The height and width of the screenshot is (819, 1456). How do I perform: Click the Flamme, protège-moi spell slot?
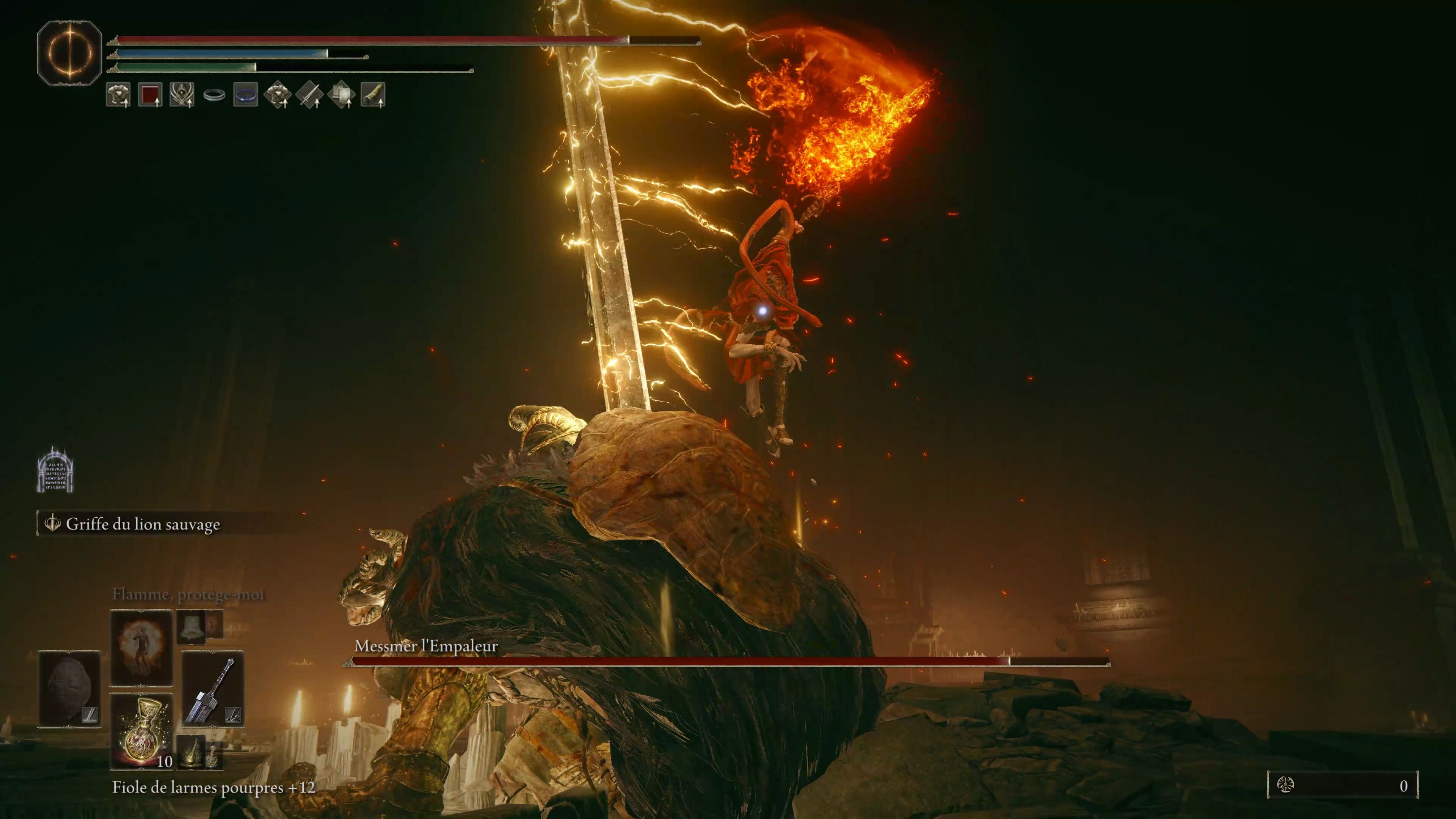141,647
